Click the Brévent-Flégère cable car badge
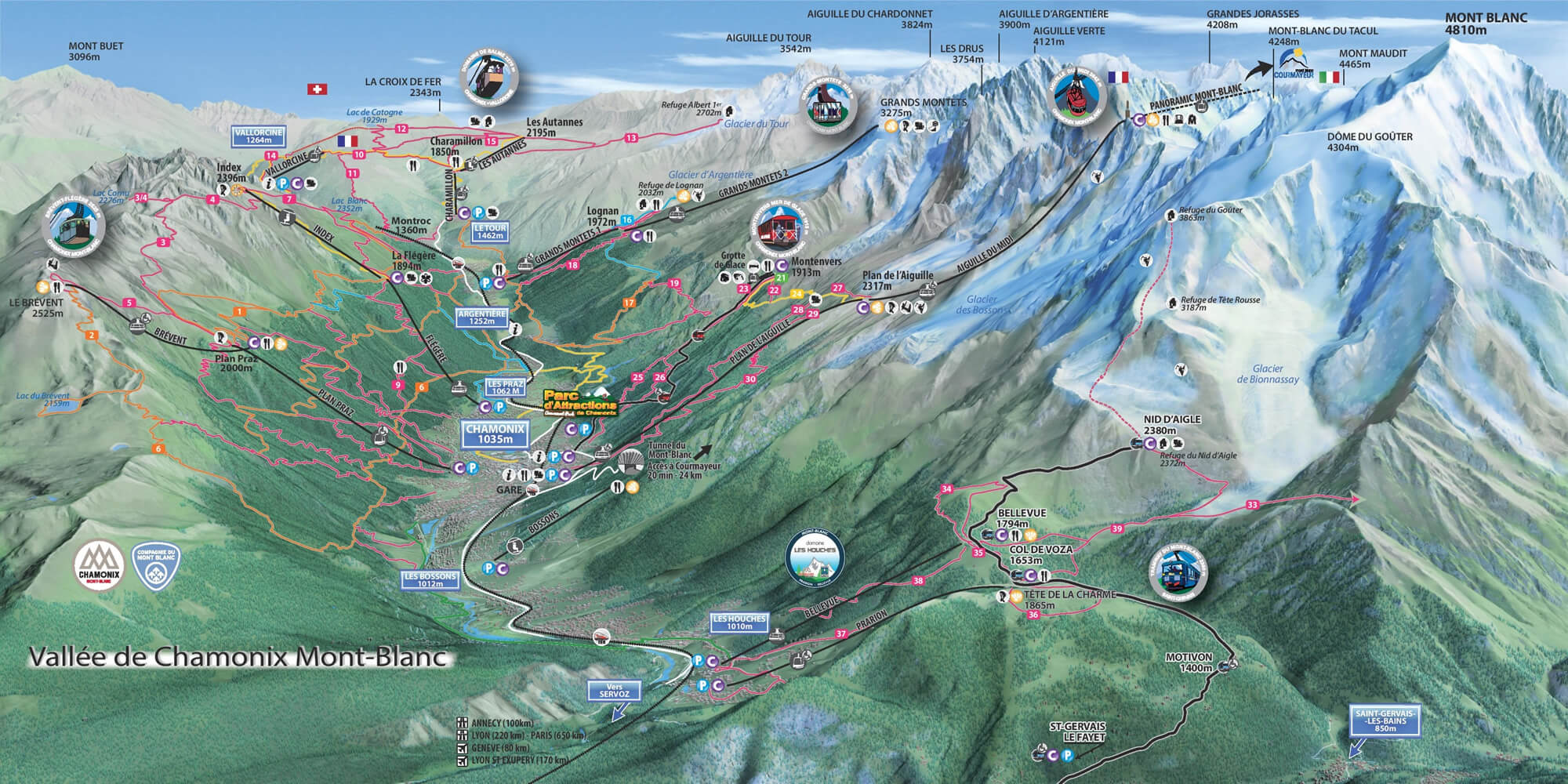The image size is (1568, 784). tap(74, 227)
